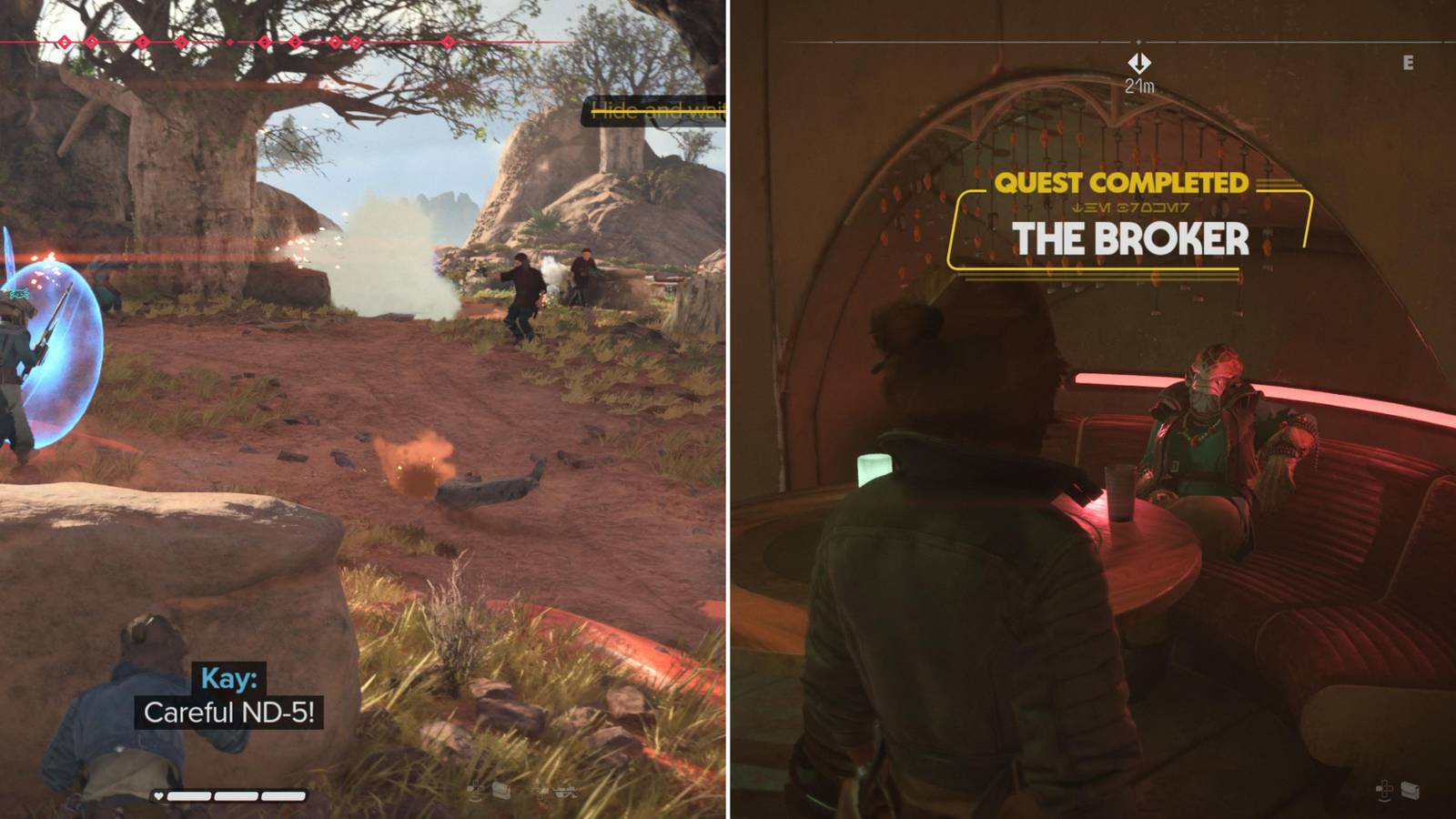Expand the center compass waypoint marker
Viewport: 1456px width, 819px height.
tap(1138, 43)
